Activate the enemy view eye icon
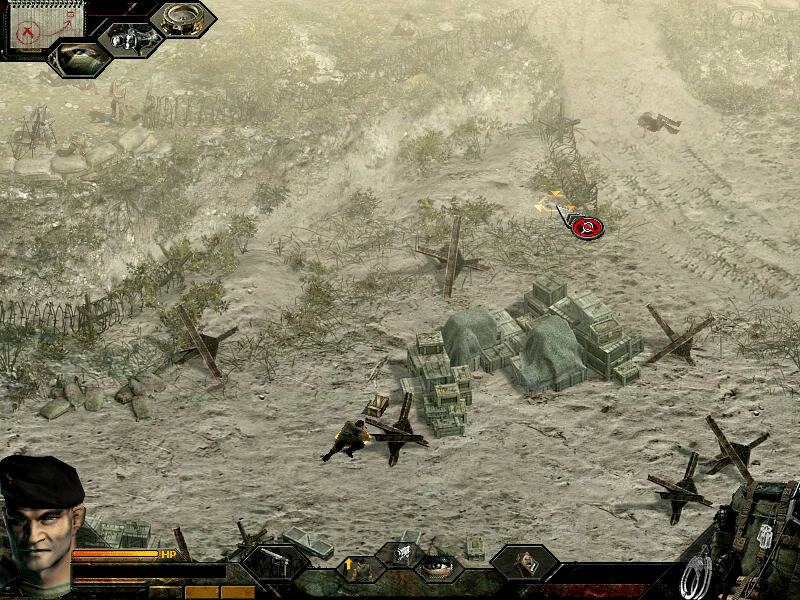Screen dimensions: 800x600 coord(78,56)
